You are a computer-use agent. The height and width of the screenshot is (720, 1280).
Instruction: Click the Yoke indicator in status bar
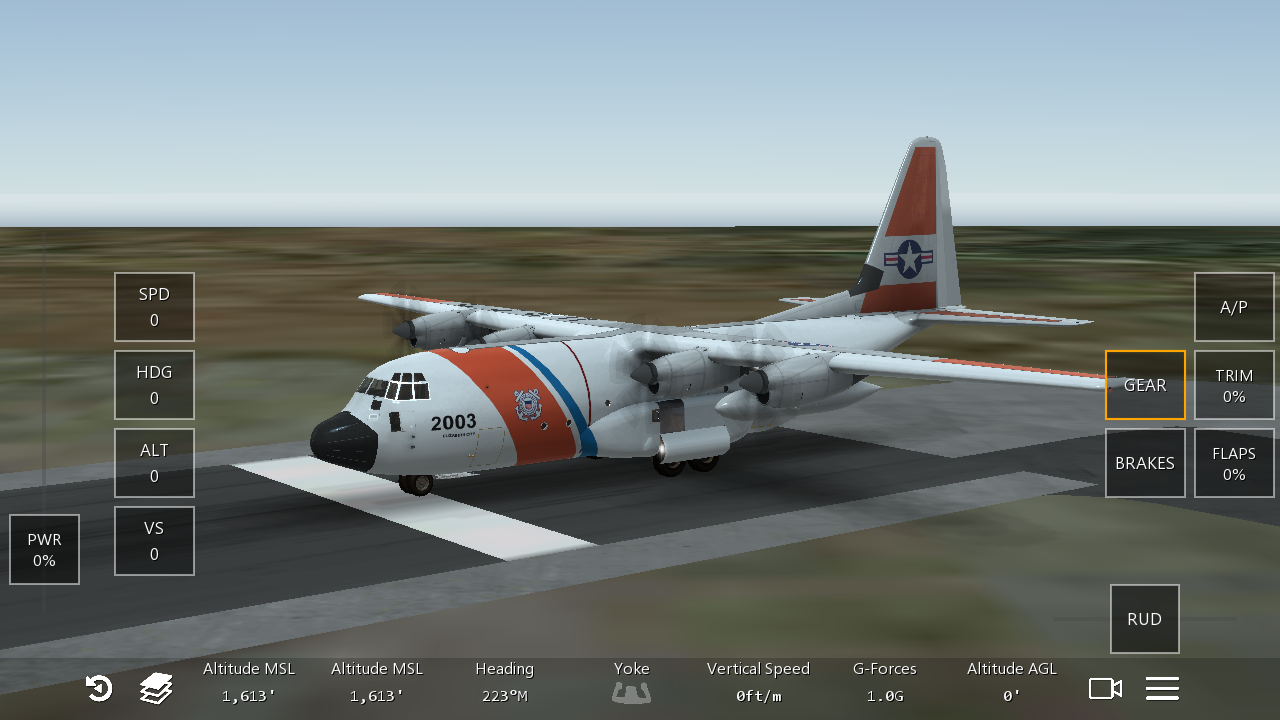point(631,682)
